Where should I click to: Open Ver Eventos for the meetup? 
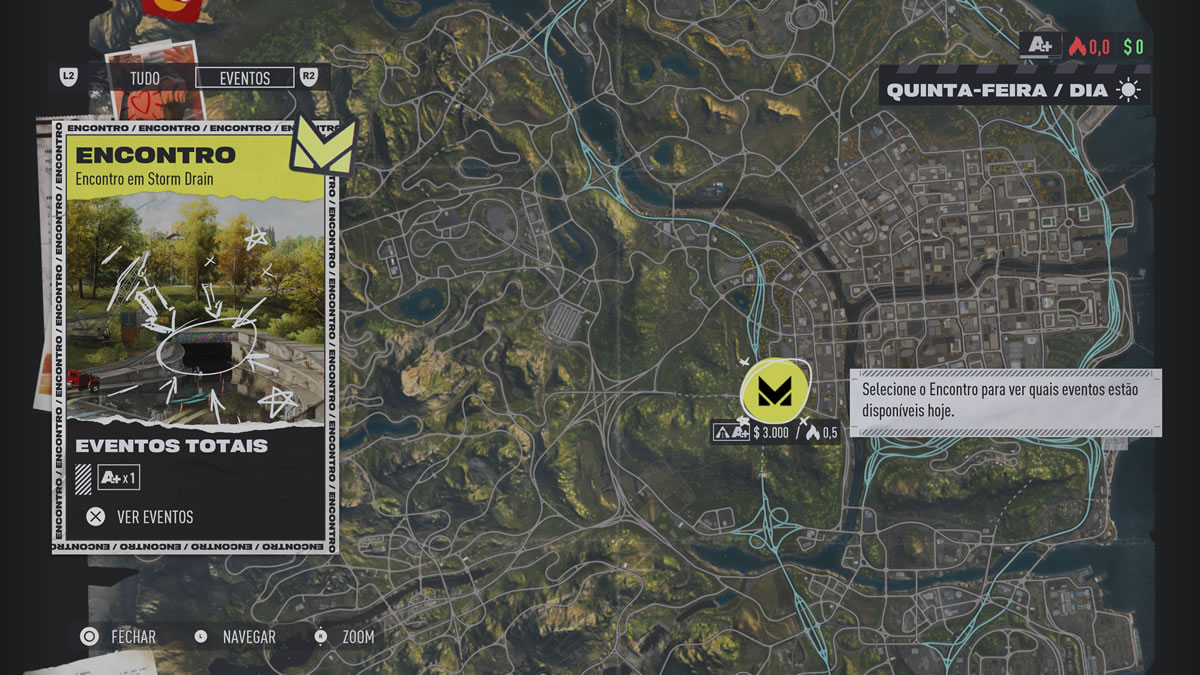click(140, 517)
